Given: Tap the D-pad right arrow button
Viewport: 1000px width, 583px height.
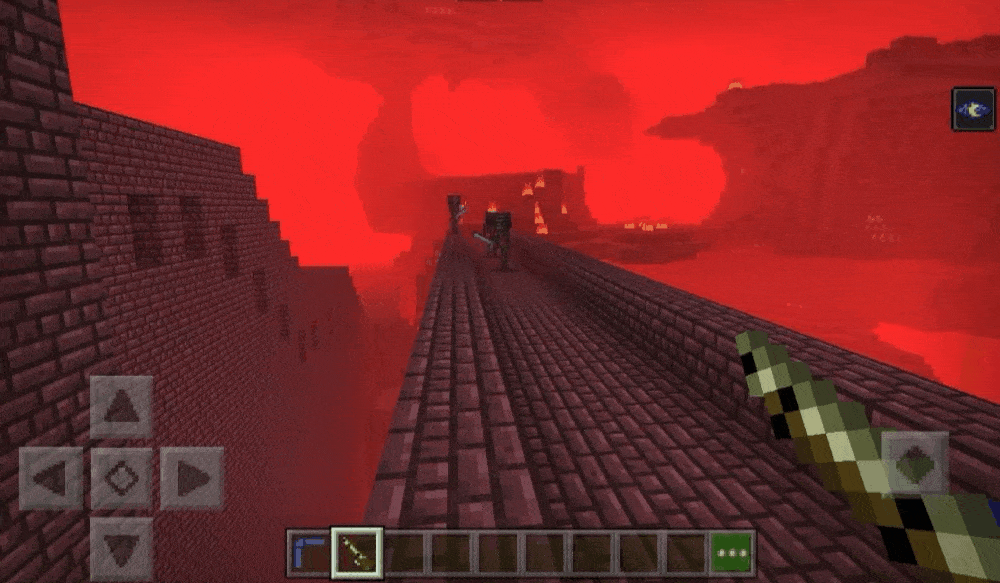Looking at the screenshot, I should pyautogui.click(x=191, y=478).
